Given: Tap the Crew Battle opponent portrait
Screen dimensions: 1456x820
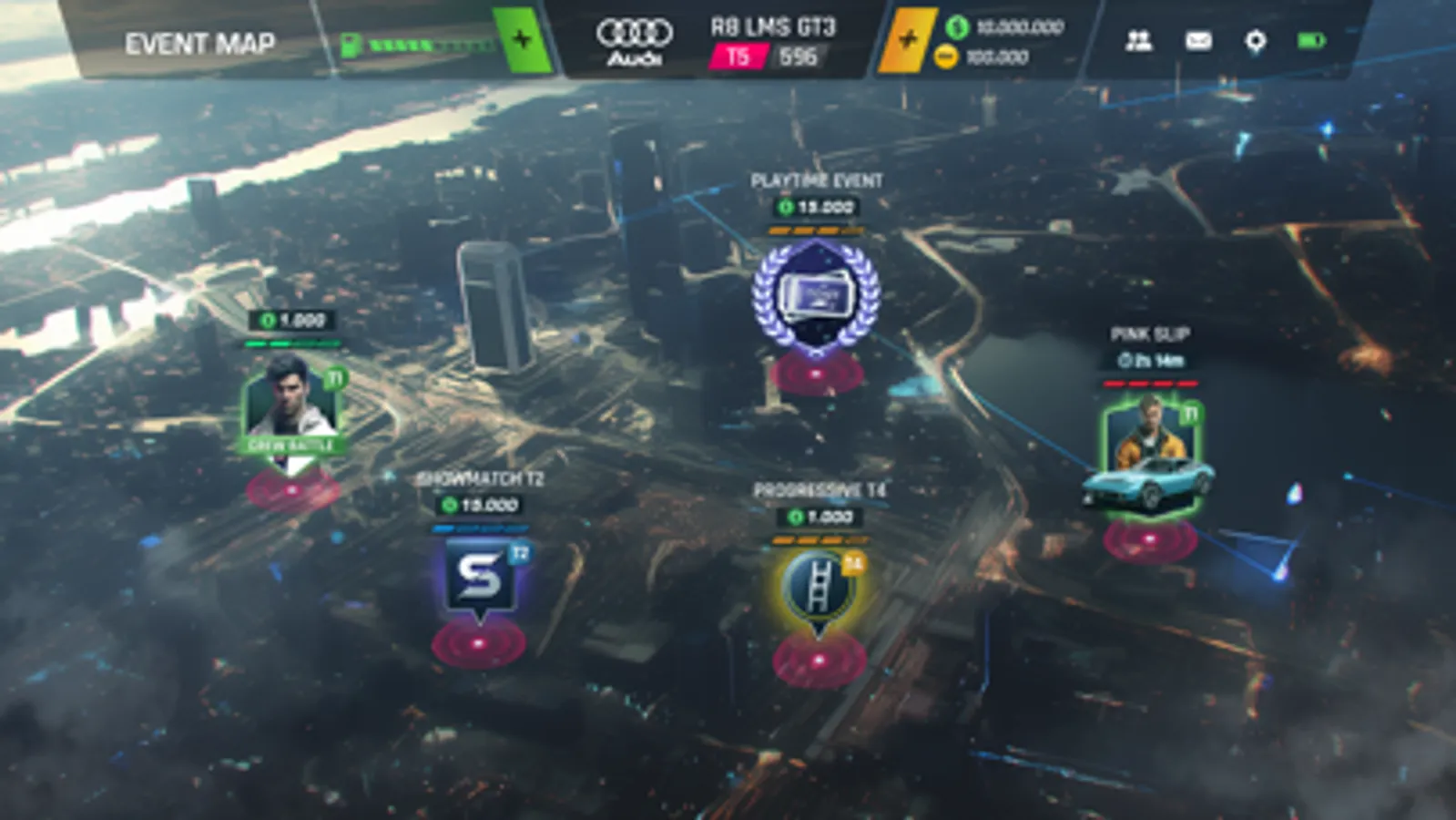Looking at the screenshot, I should pyautogui.click(x=291, y=408).
